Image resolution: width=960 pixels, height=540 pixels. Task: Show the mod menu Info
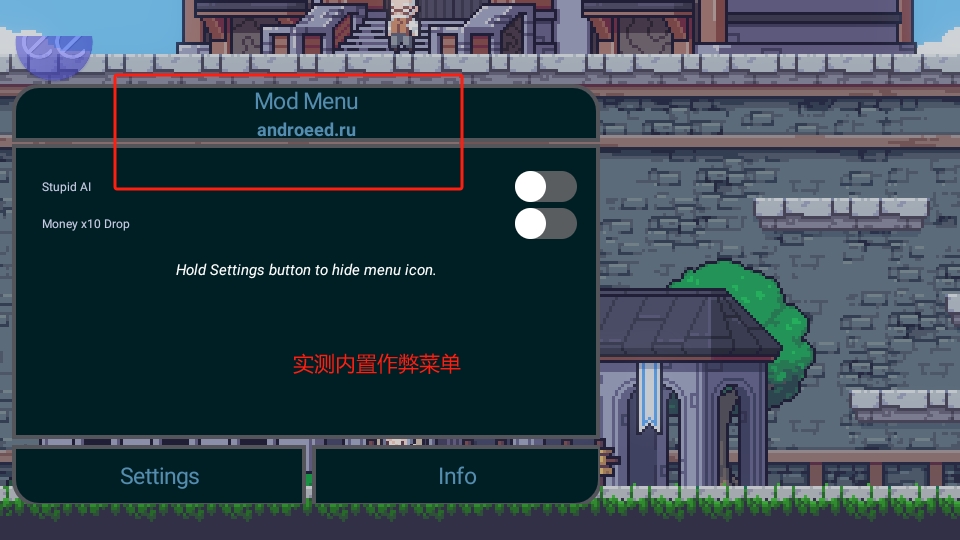click(x=457, y=476)
